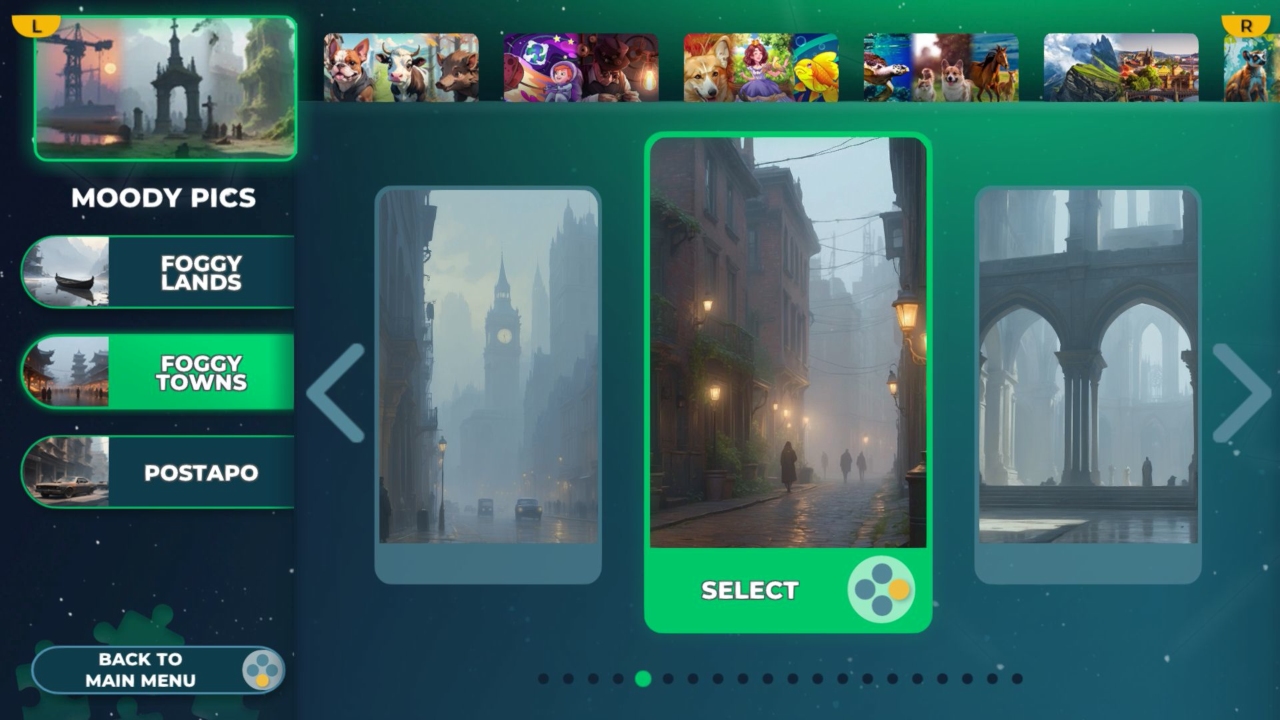Go to BACK TO MAIN MENU
Viewport: 1280px width, 720px height.
pyautogui.click(x=157, y=669)
